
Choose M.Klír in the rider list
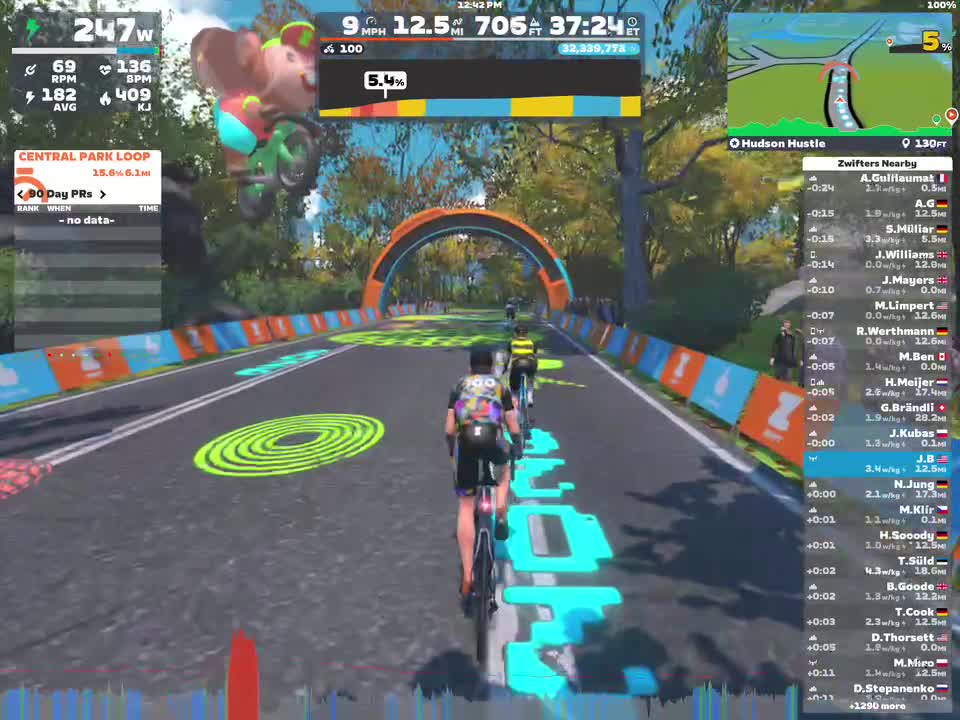(877, 515)
